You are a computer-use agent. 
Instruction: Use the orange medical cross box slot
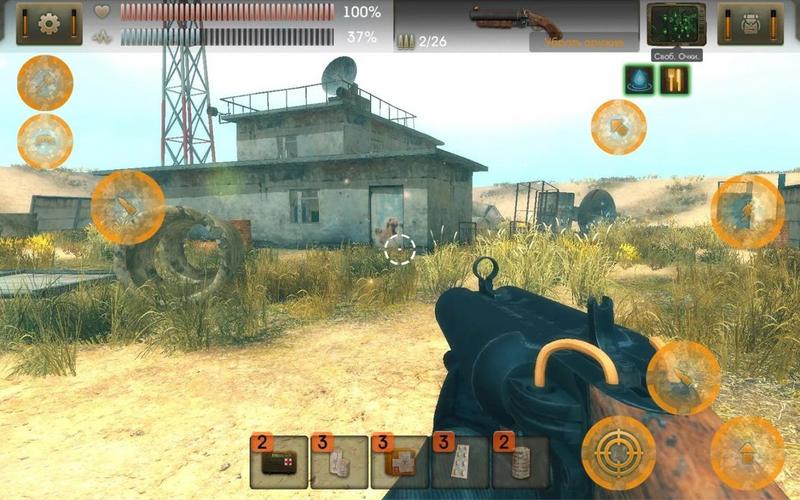(x=399, y=463)
